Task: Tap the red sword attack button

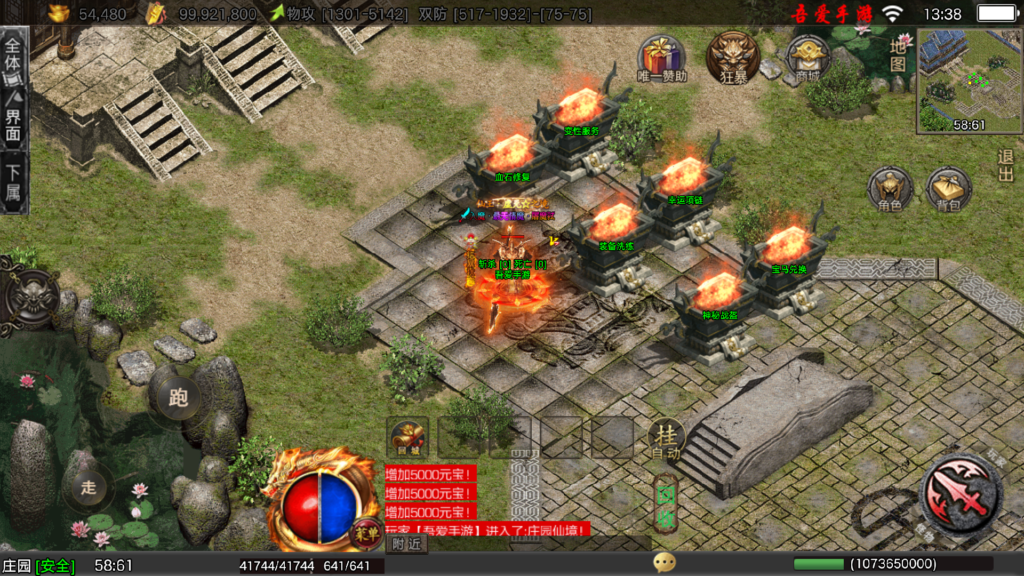Action: click(x=959, y=492)
